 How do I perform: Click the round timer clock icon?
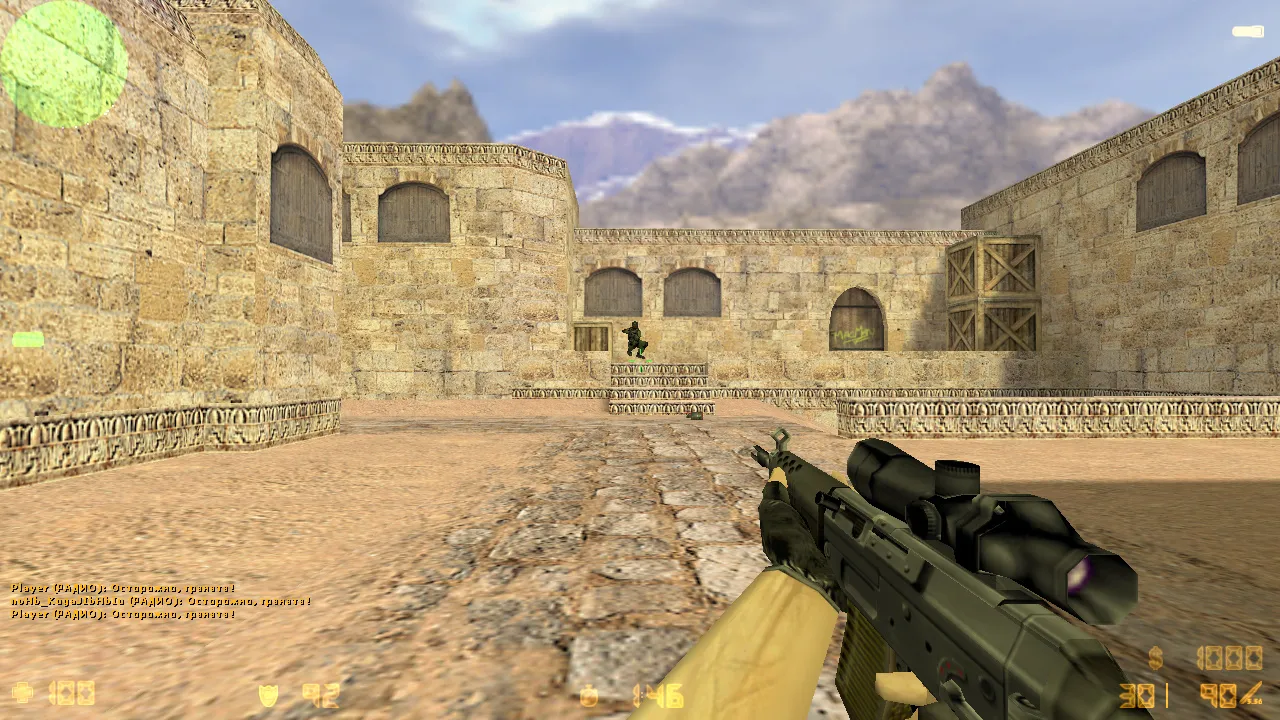tap(589, 695)
